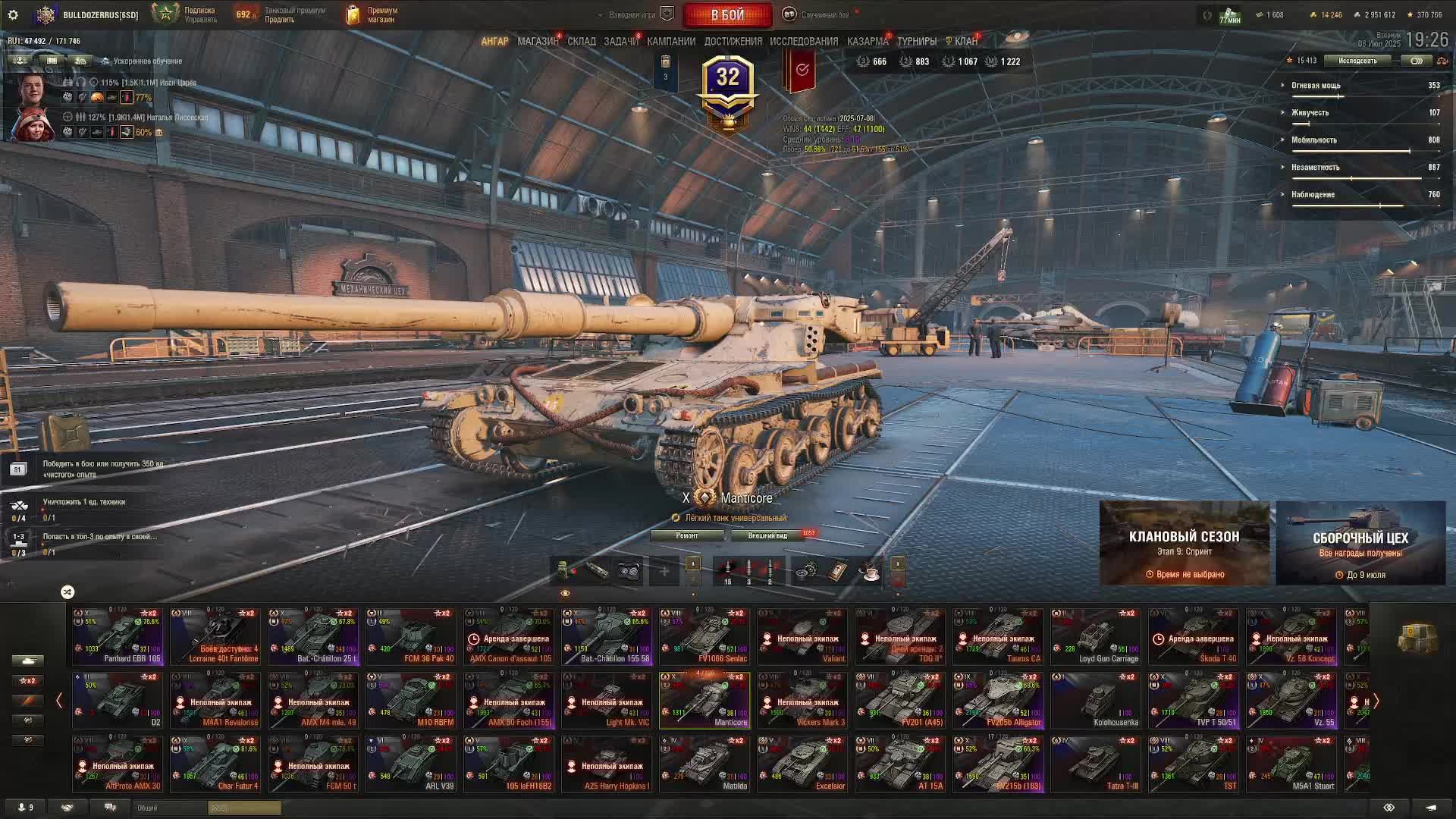
Task: Switch to the ИССЛЕДОВАНИЯ research tab
Action: [x=804, y=42]
